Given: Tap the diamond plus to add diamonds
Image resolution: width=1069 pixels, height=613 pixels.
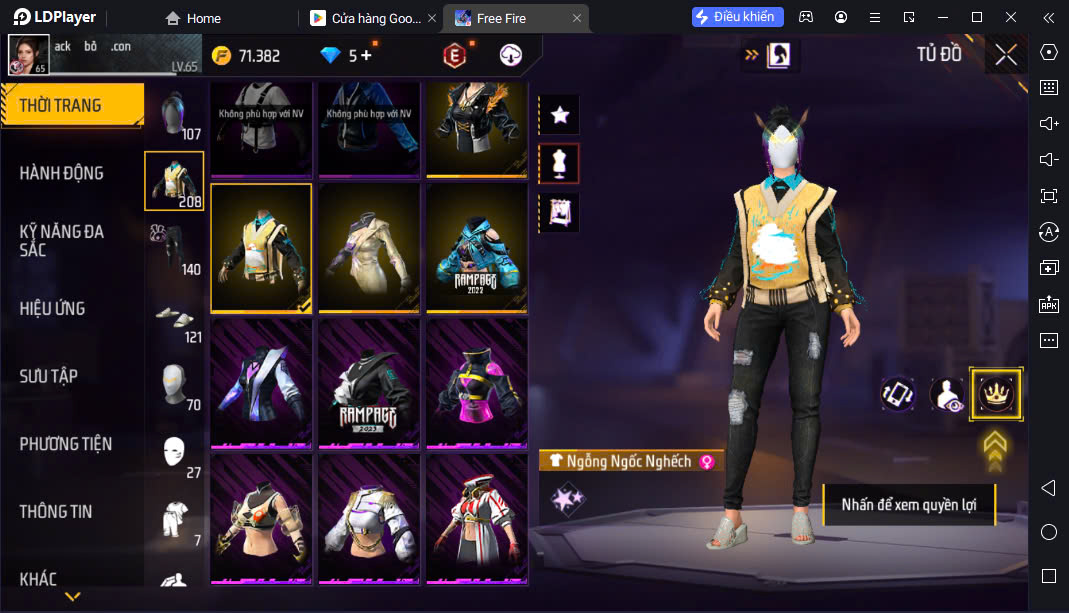Looking at the screenshot, I should [366, 56].
